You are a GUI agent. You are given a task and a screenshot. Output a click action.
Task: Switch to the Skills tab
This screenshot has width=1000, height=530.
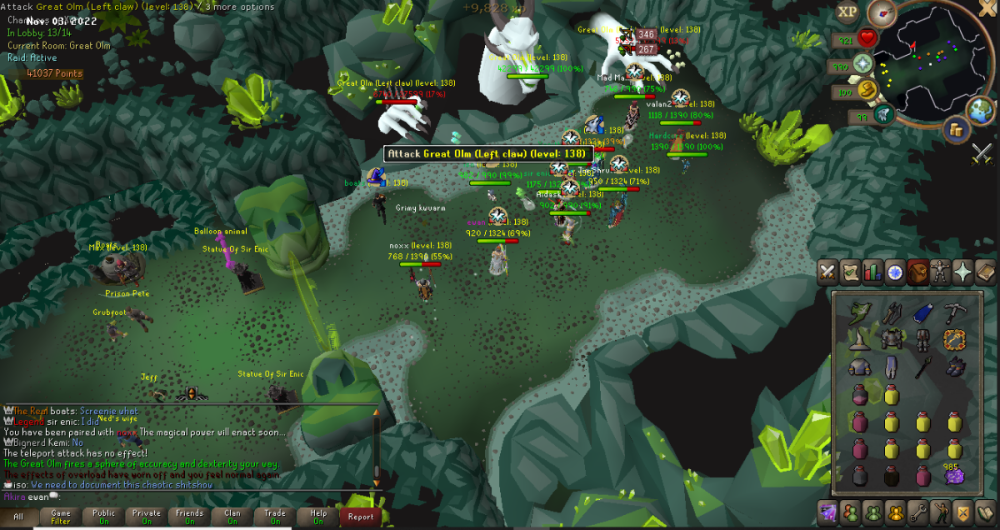click(872, 271)
